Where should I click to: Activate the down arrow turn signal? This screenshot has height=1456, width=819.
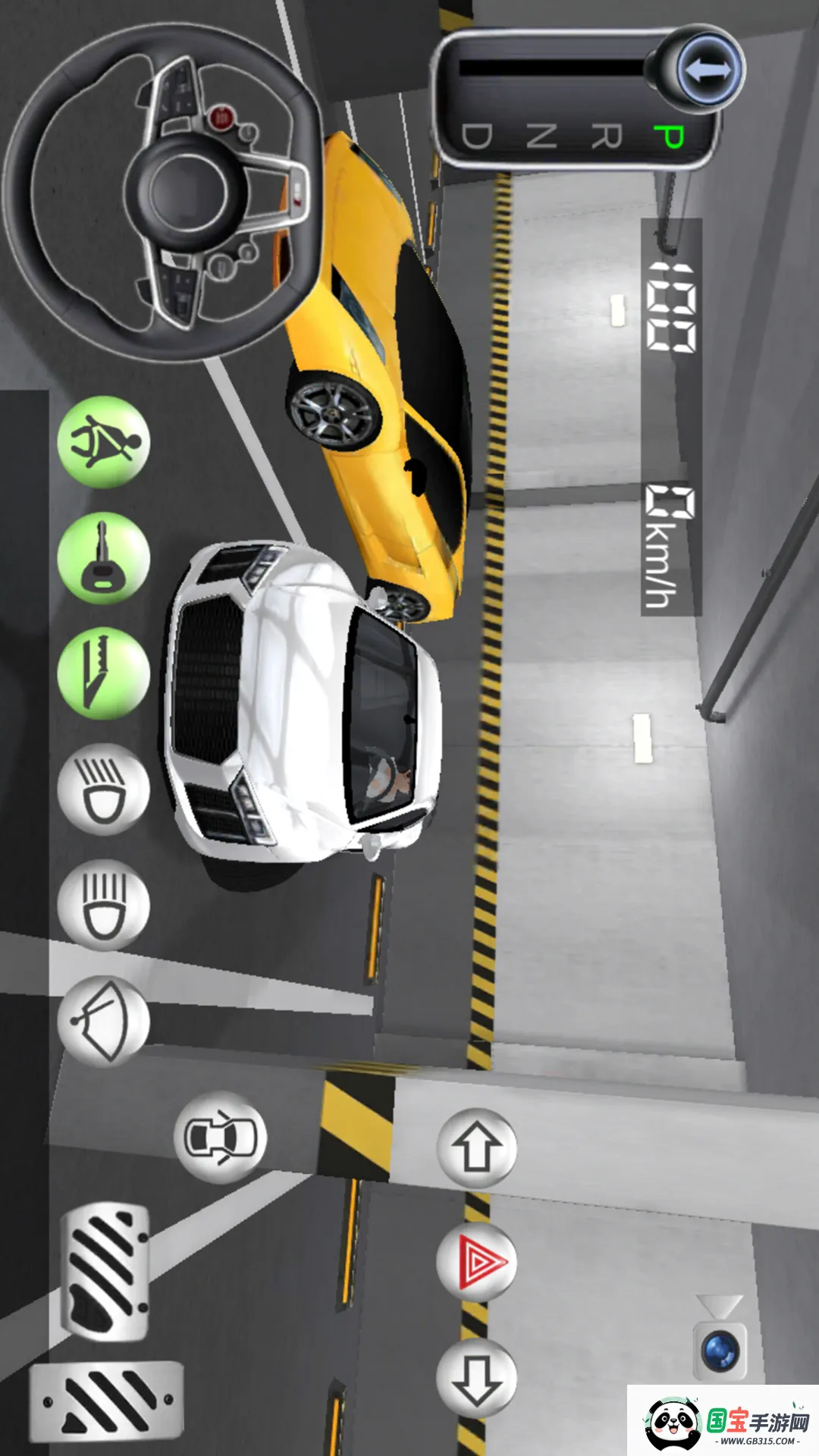476,1378
